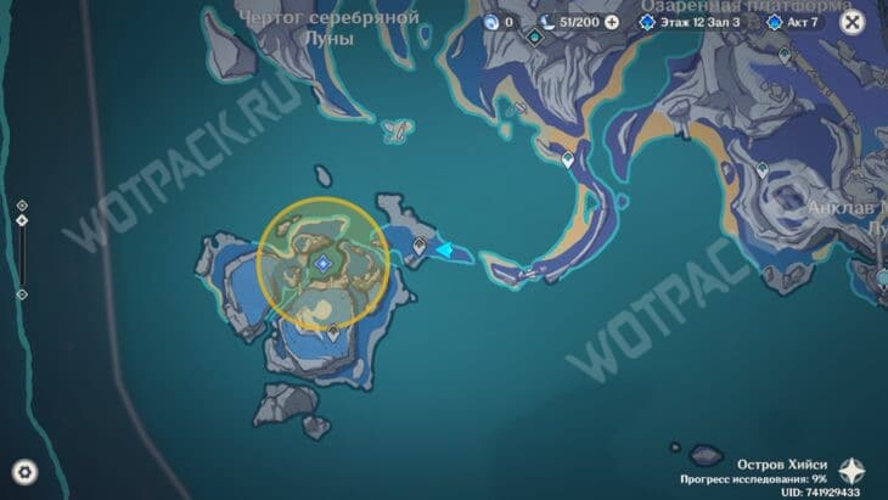Select the teleport waypoint beside the cyan arrow

[x=419, y=245]
